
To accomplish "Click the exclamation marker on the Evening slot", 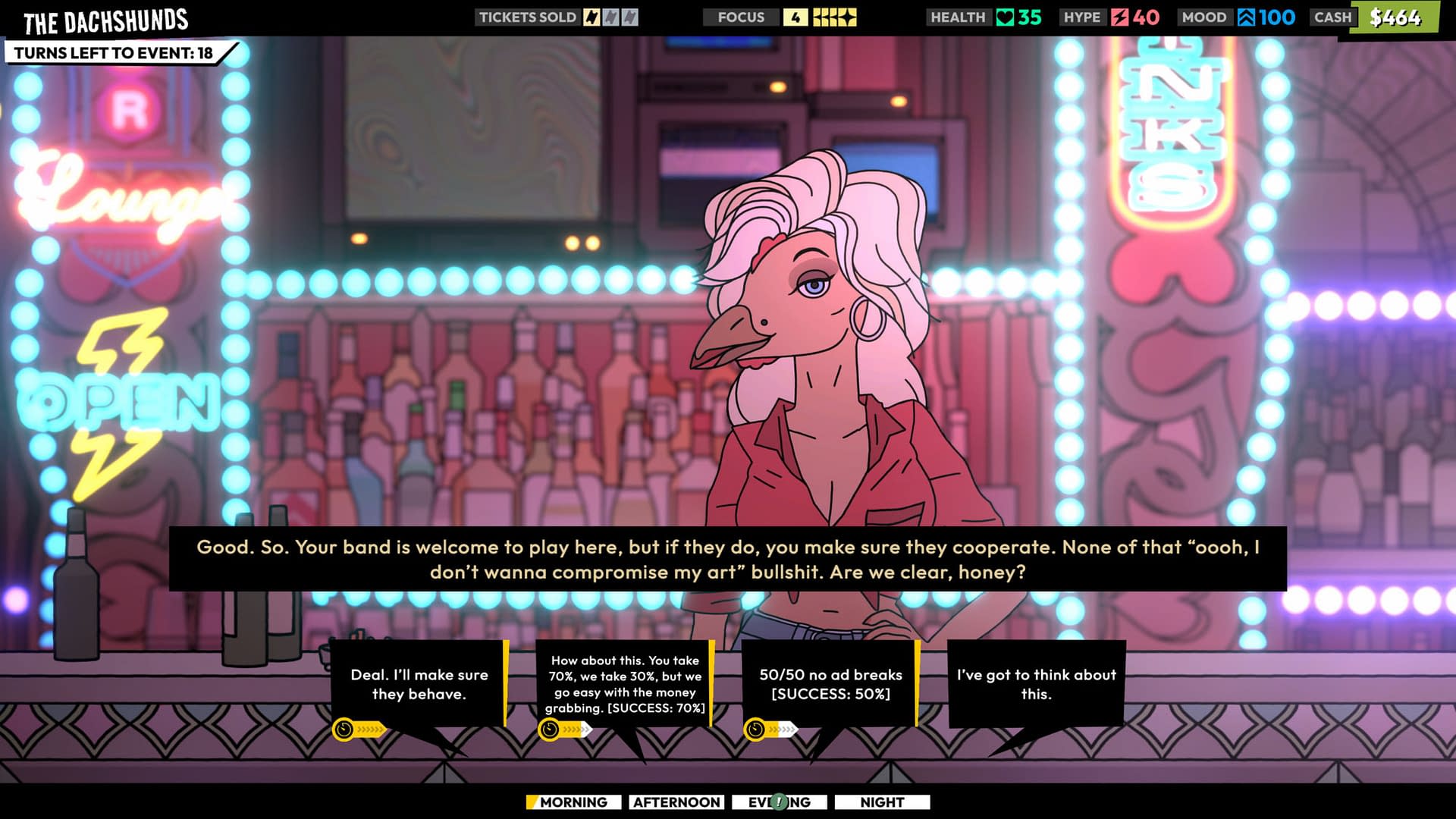I will pos(779,802).
